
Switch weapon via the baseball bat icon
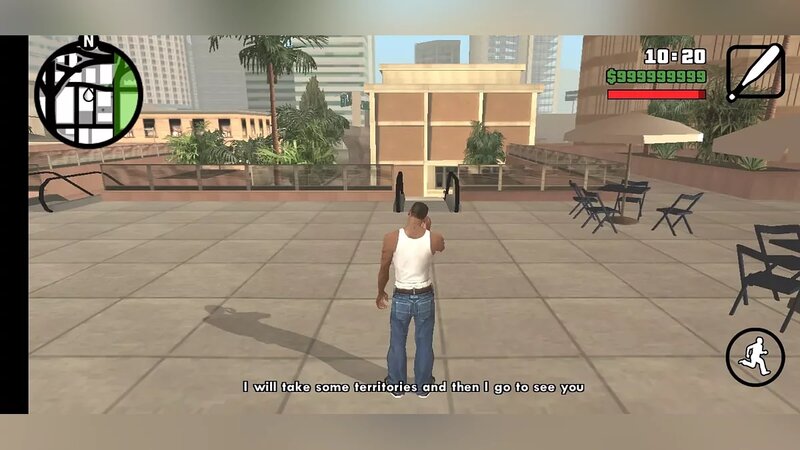coord(755,73)
